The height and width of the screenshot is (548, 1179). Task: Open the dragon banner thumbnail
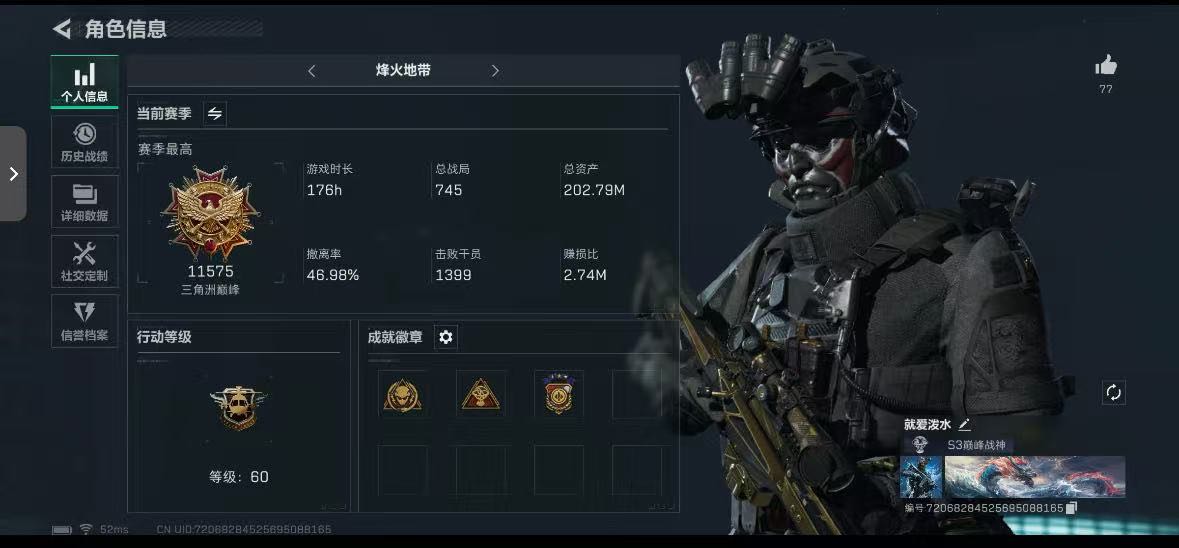[x=1035, y=477]
